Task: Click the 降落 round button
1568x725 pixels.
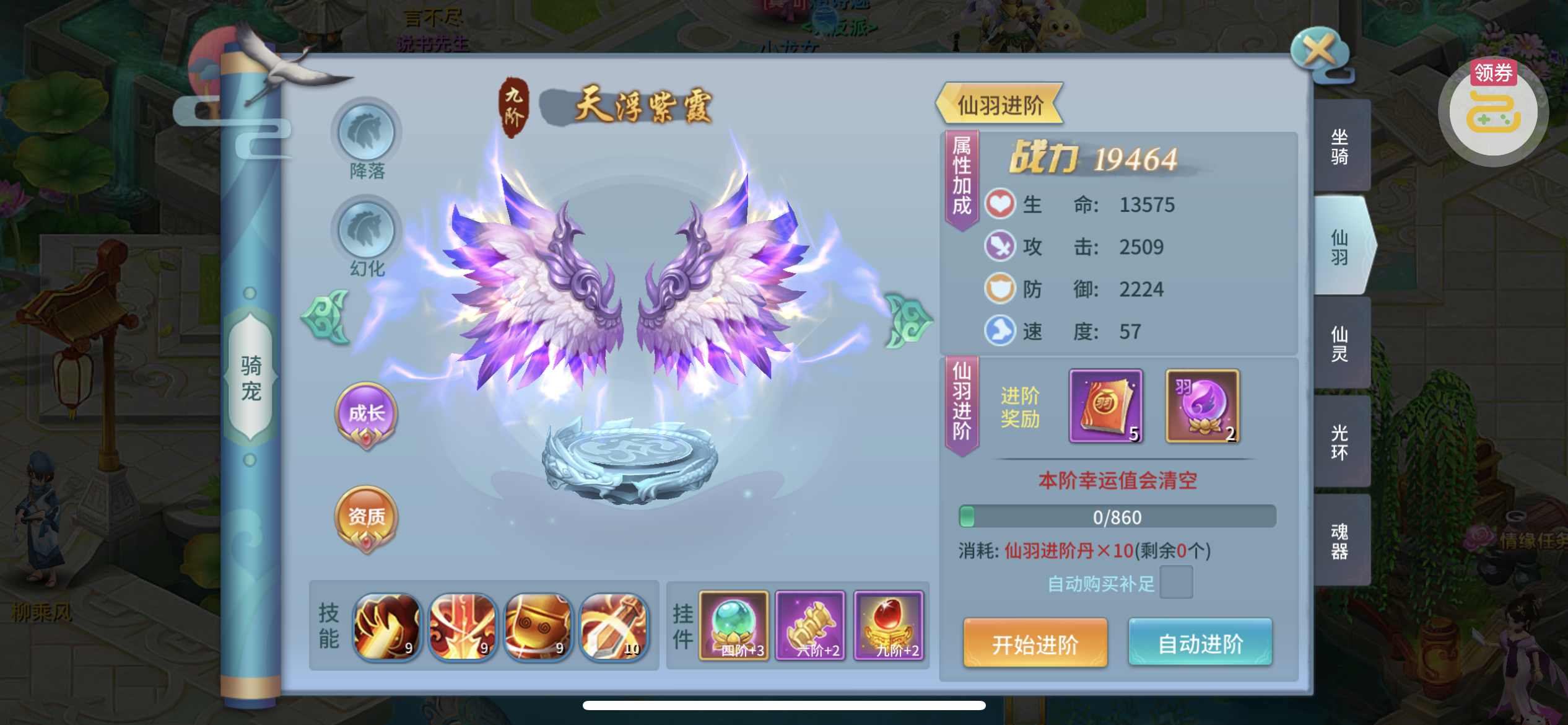Action: (367, 133)
